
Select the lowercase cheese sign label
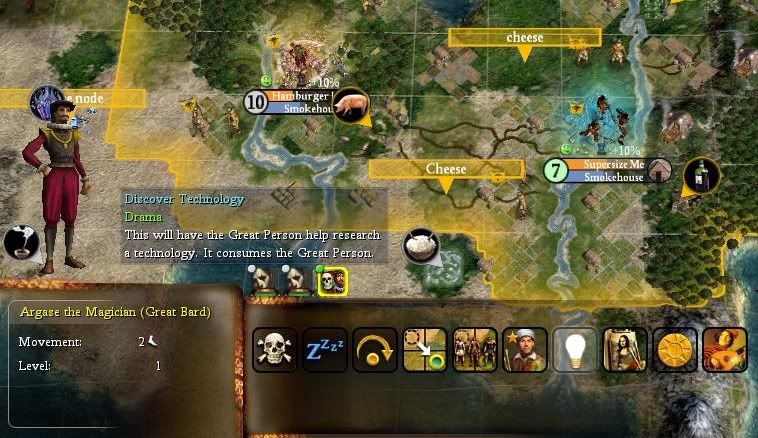[524, 38]
